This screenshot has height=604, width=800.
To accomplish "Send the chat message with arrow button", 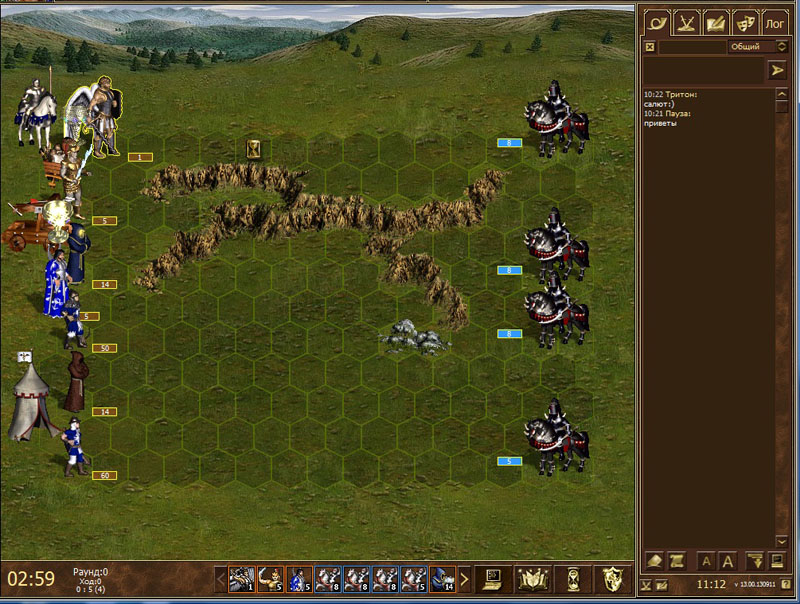I will (x=777, y=70).
